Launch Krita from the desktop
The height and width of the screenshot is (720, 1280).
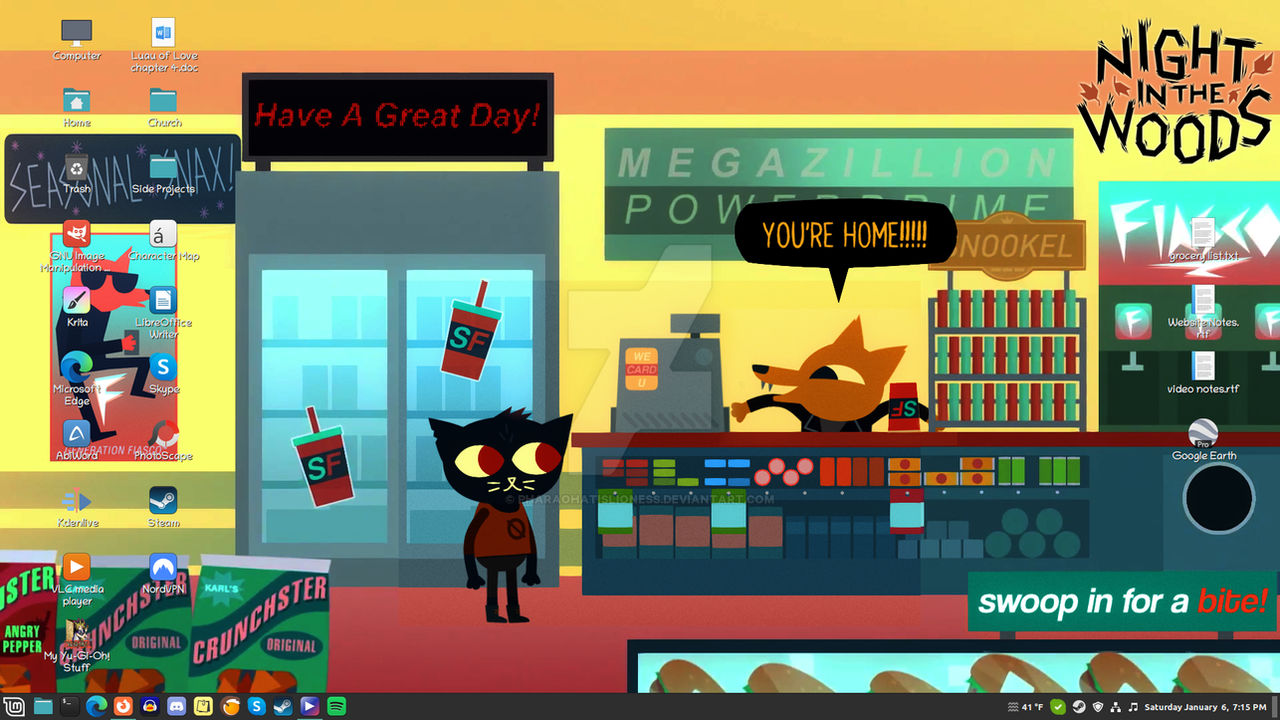(75, 300)
